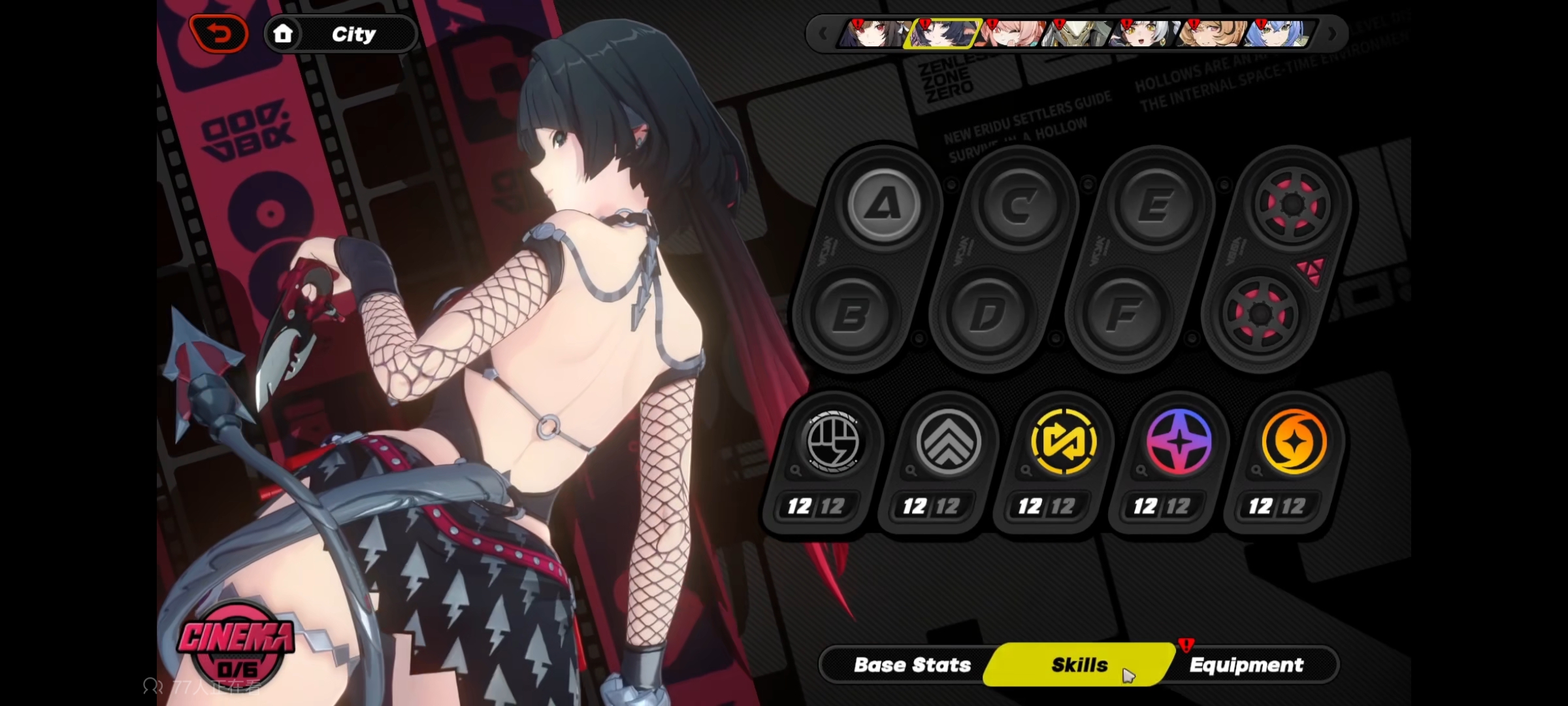The width and height of the screenshot is (1568, 706).
Task: Click core skill node E
Action: click(1154, 205)
